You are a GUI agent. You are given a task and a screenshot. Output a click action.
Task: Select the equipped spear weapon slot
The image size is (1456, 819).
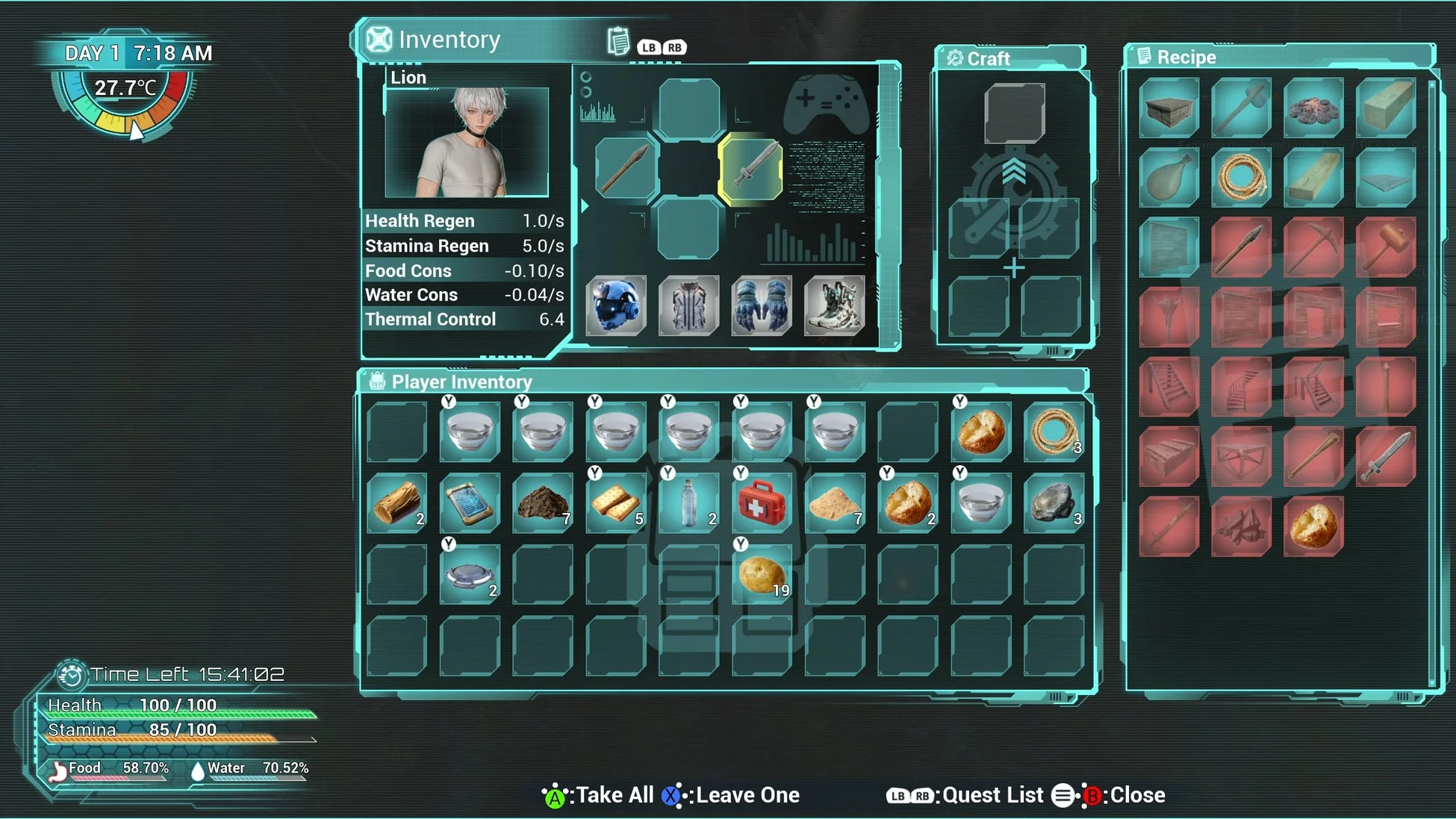pos(626,168)
